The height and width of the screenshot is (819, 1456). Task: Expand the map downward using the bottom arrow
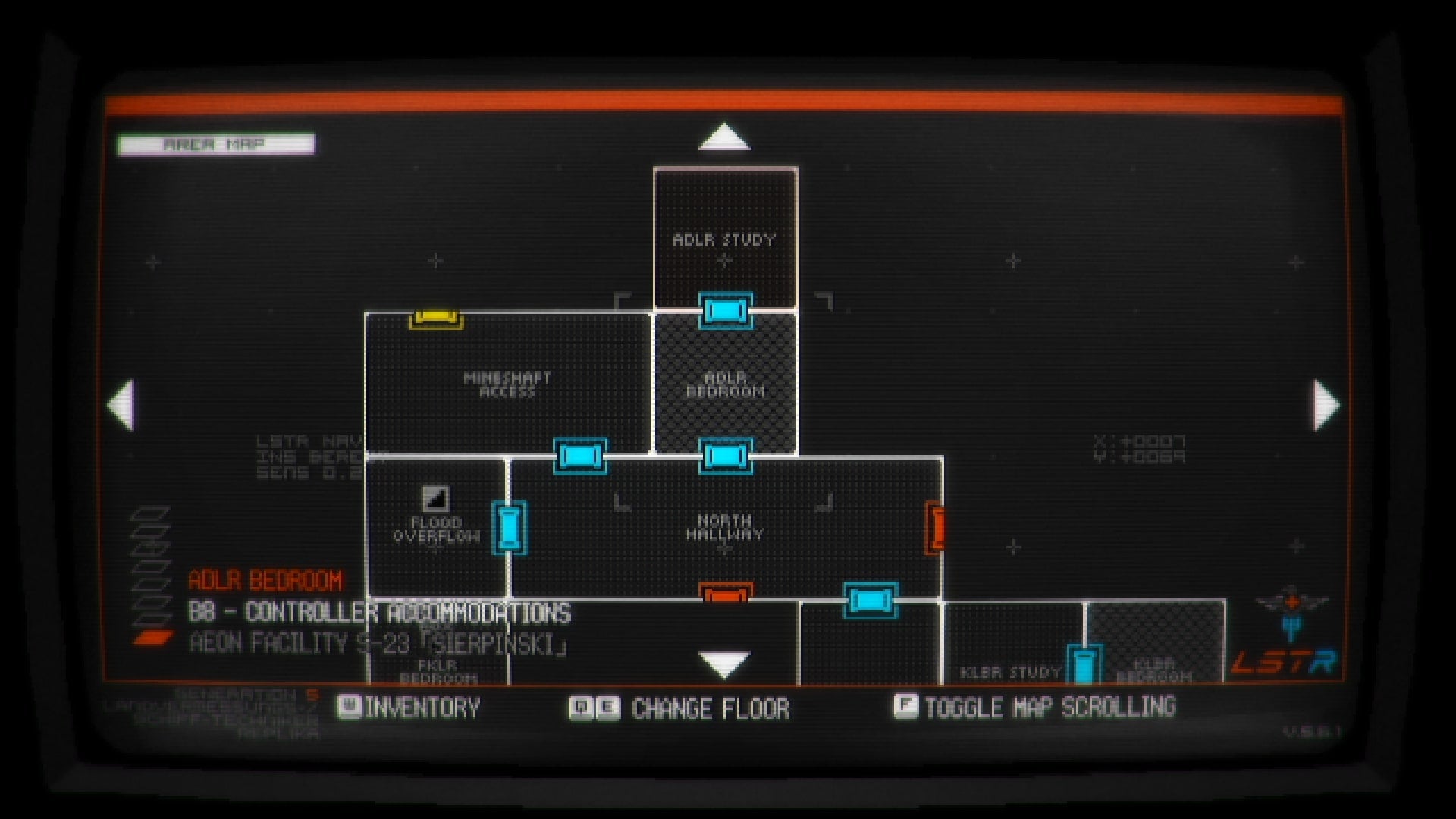tap(723, 663)
